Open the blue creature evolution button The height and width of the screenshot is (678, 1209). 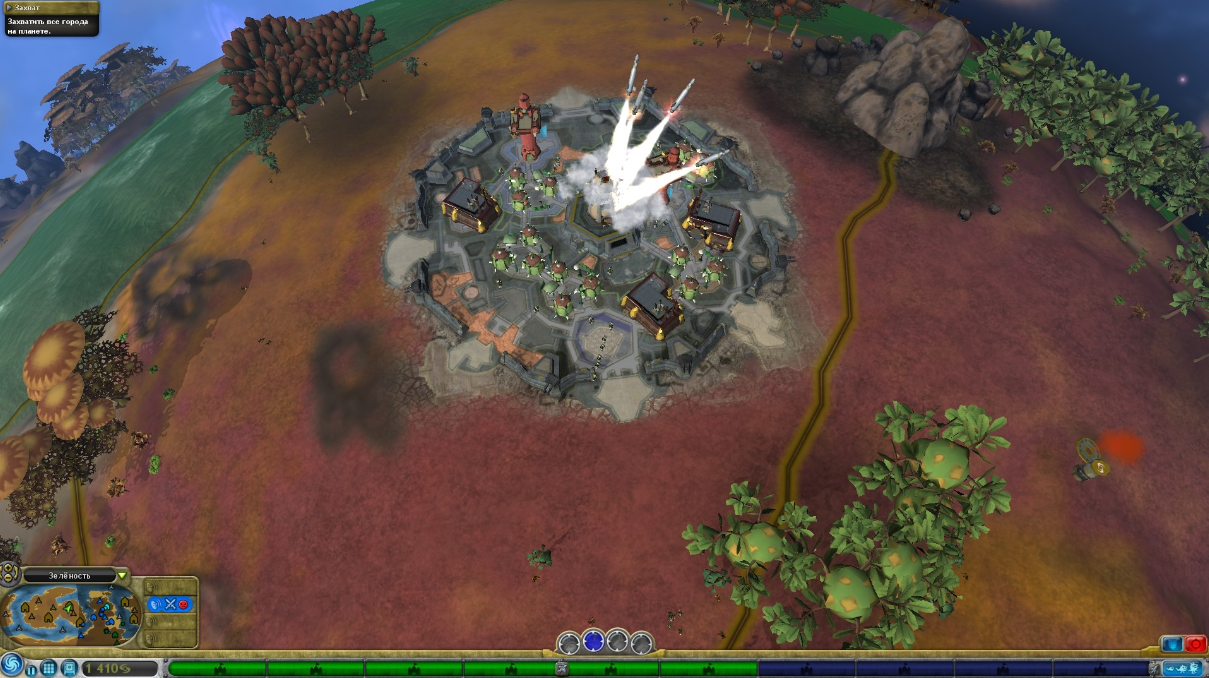pyautogui.click(x=1183, y=668)
